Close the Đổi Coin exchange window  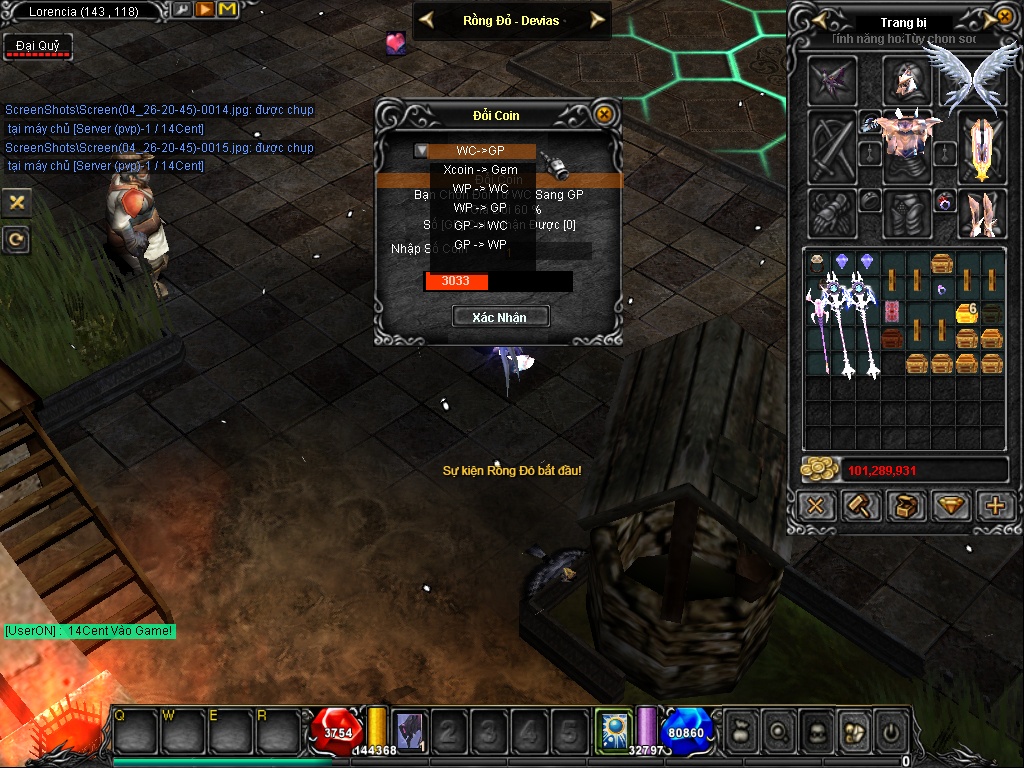[604, 114]
